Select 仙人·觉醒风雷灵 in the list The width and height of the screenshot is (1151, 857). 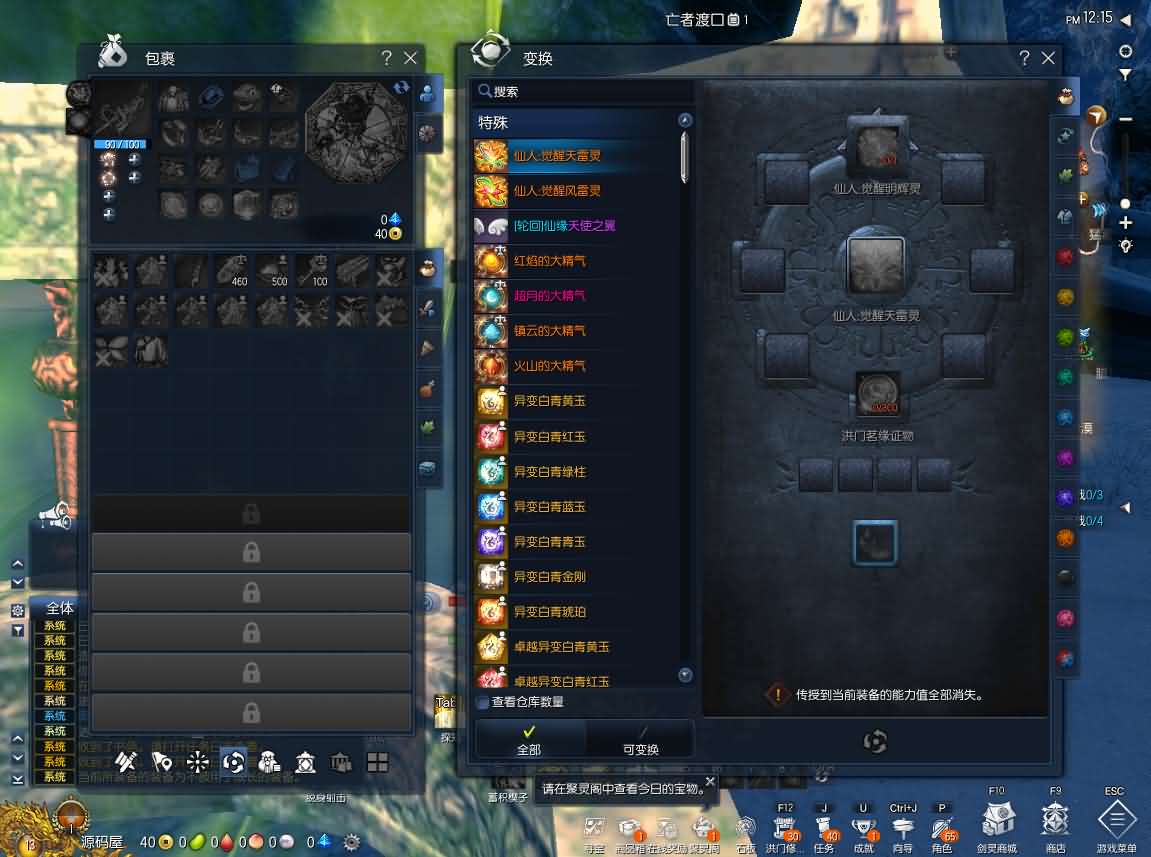[x=556, y=190]
